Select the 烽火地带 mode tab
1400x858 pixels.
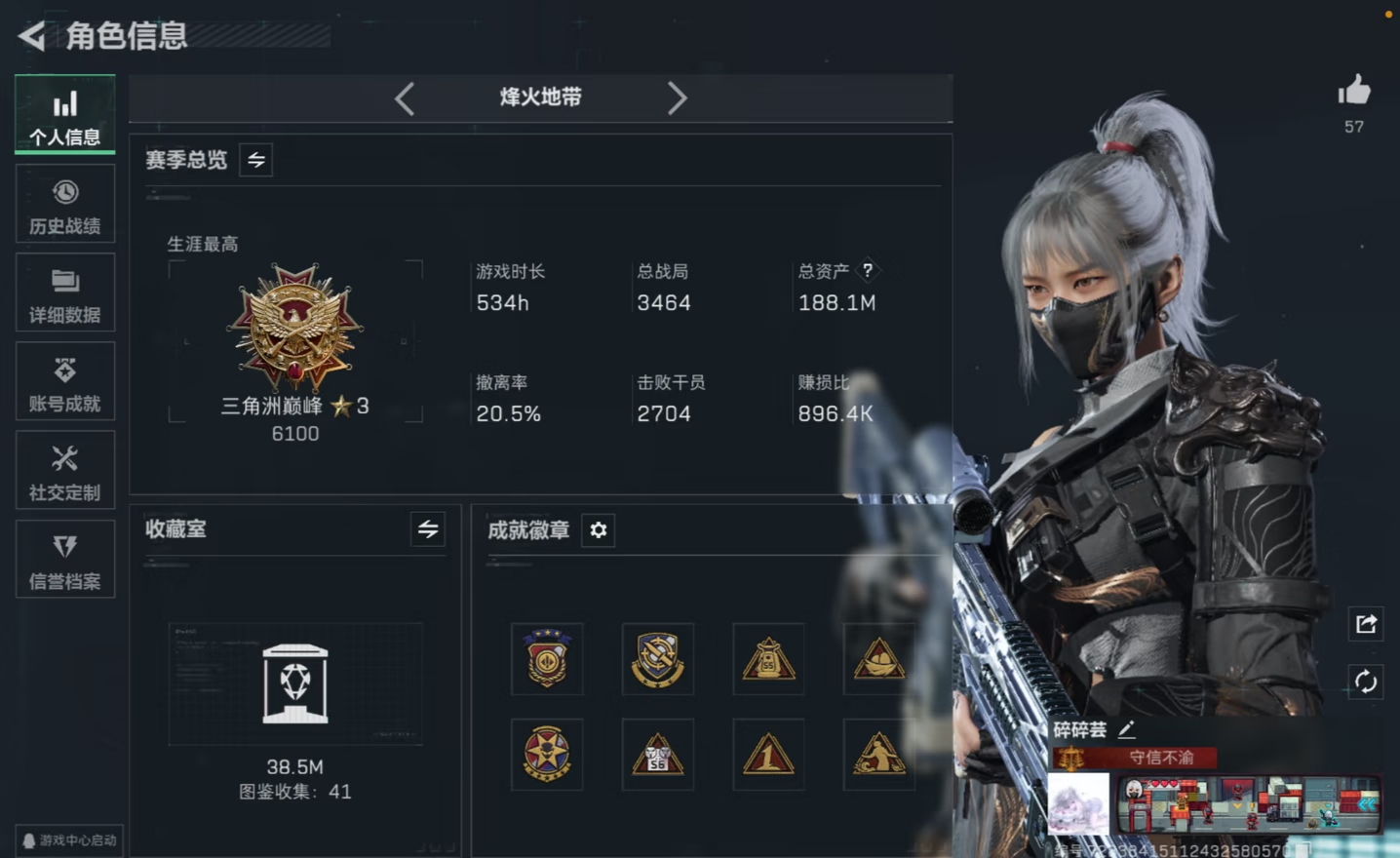point(540,97)
